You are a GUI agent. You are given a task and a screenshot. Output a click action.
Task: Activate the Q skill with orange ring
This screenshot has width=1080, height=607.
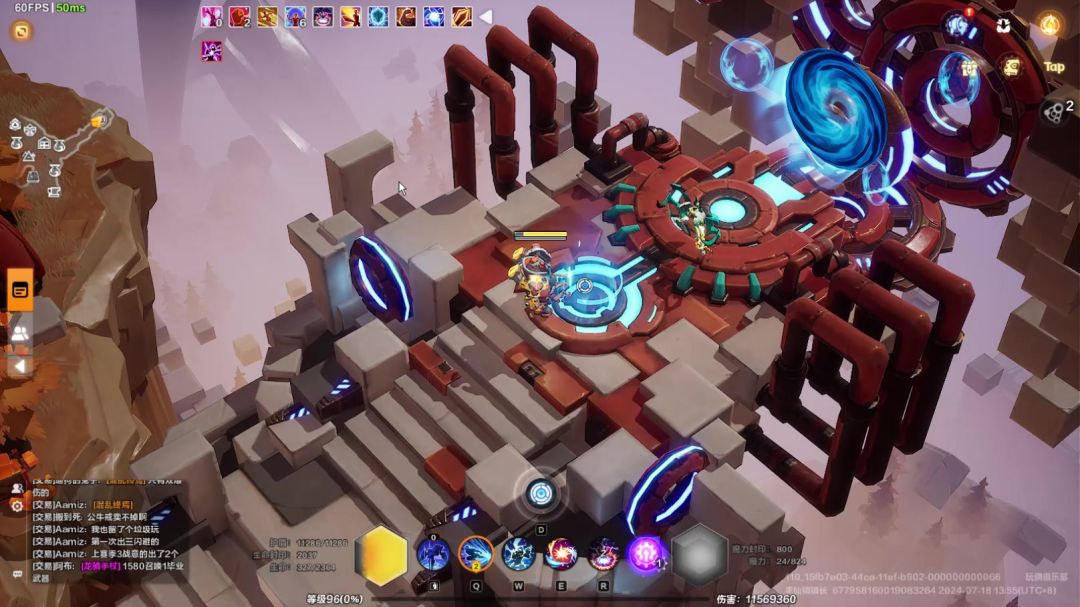pos(476,554)
